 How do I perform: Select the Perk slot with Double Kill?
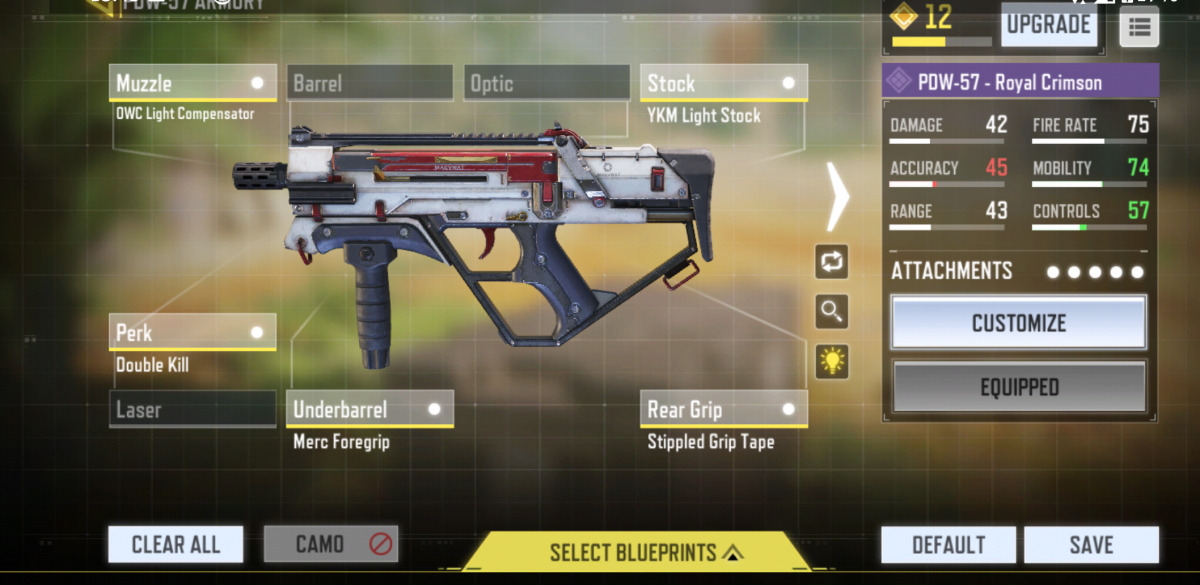pyautogui.click(x=192, y=332)
